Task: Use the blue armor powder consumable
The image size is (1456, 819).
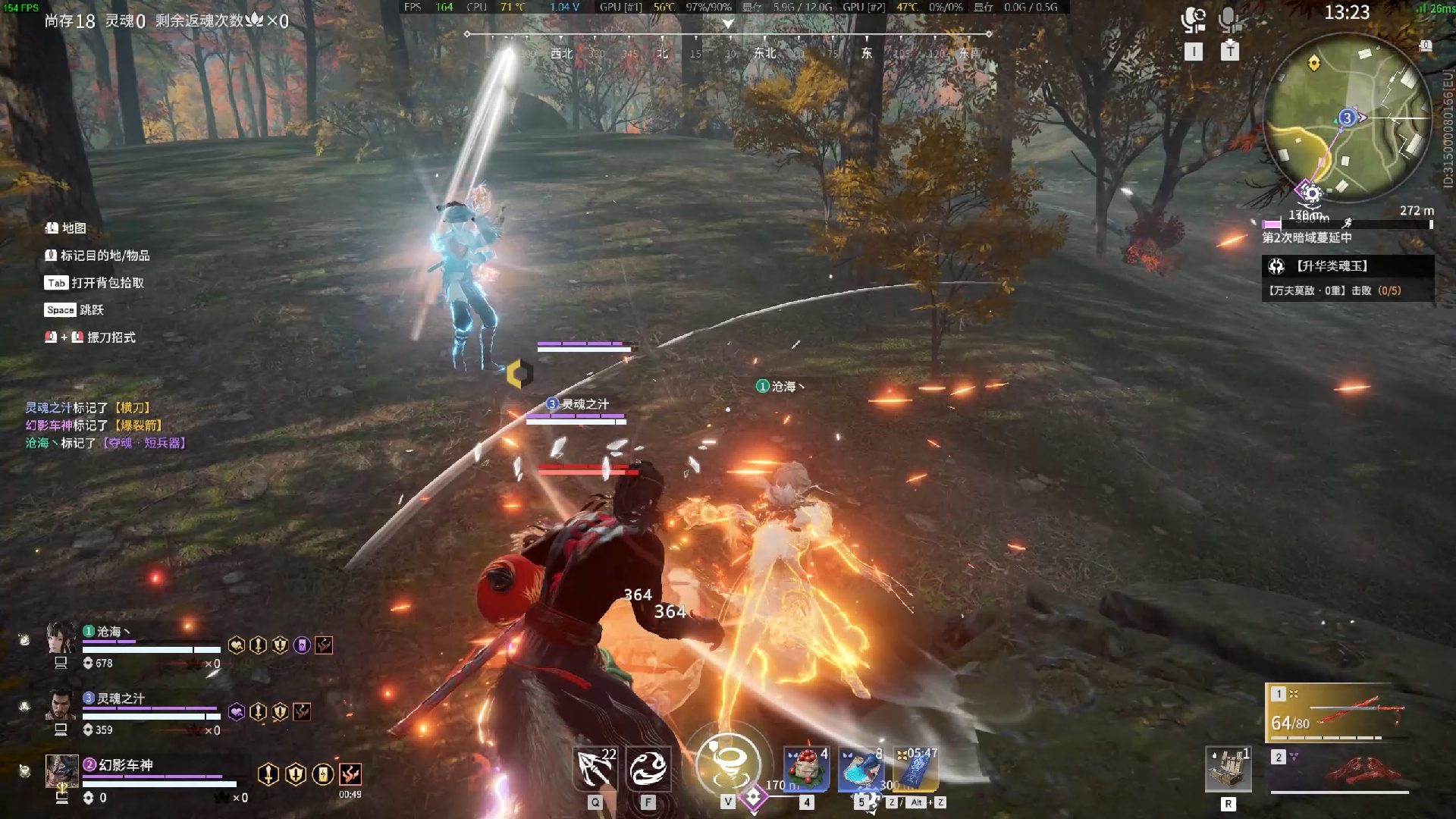Action: (x=861, y=769)
